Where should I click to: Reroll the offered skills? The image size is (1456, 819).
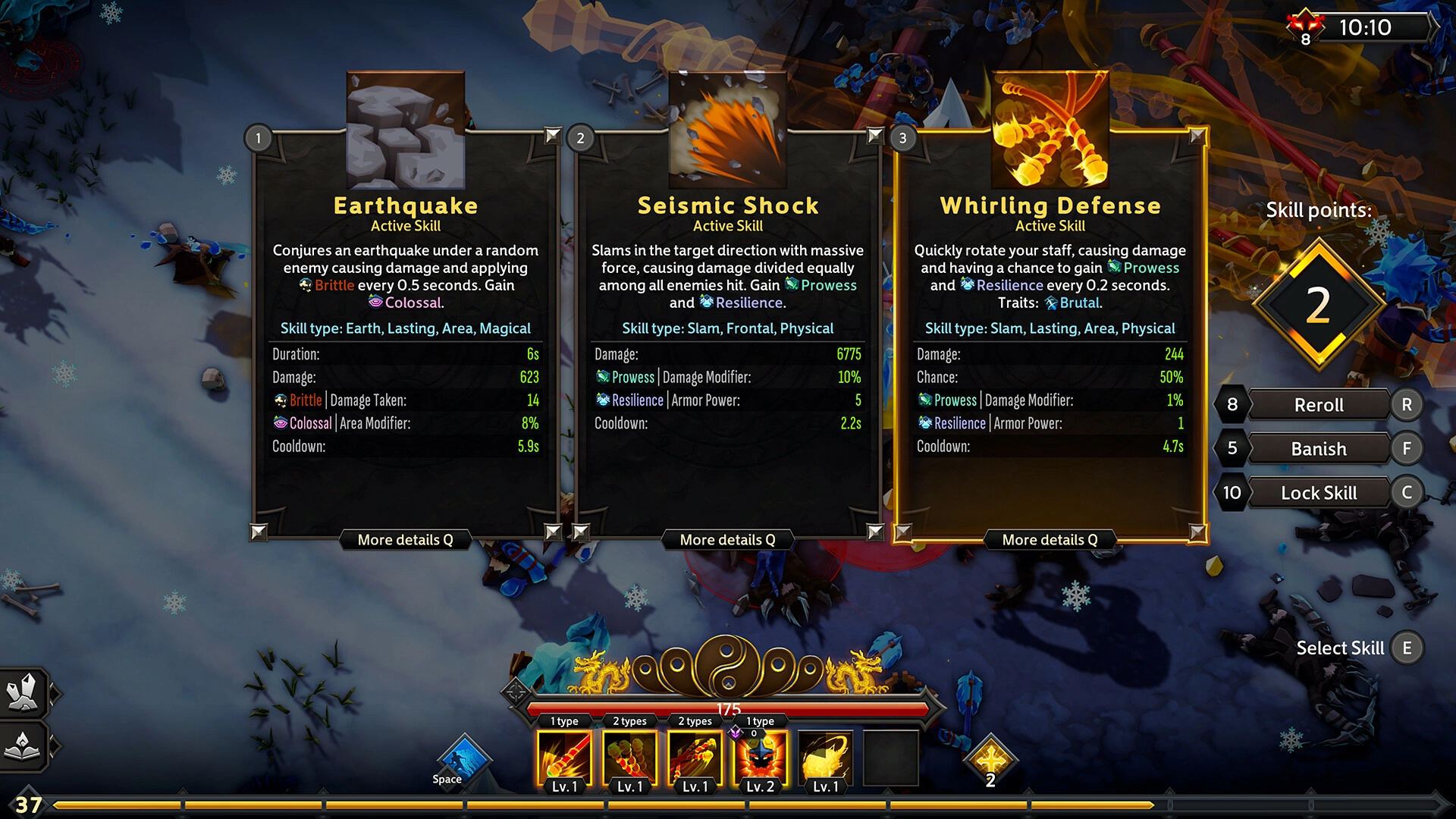1319,405
